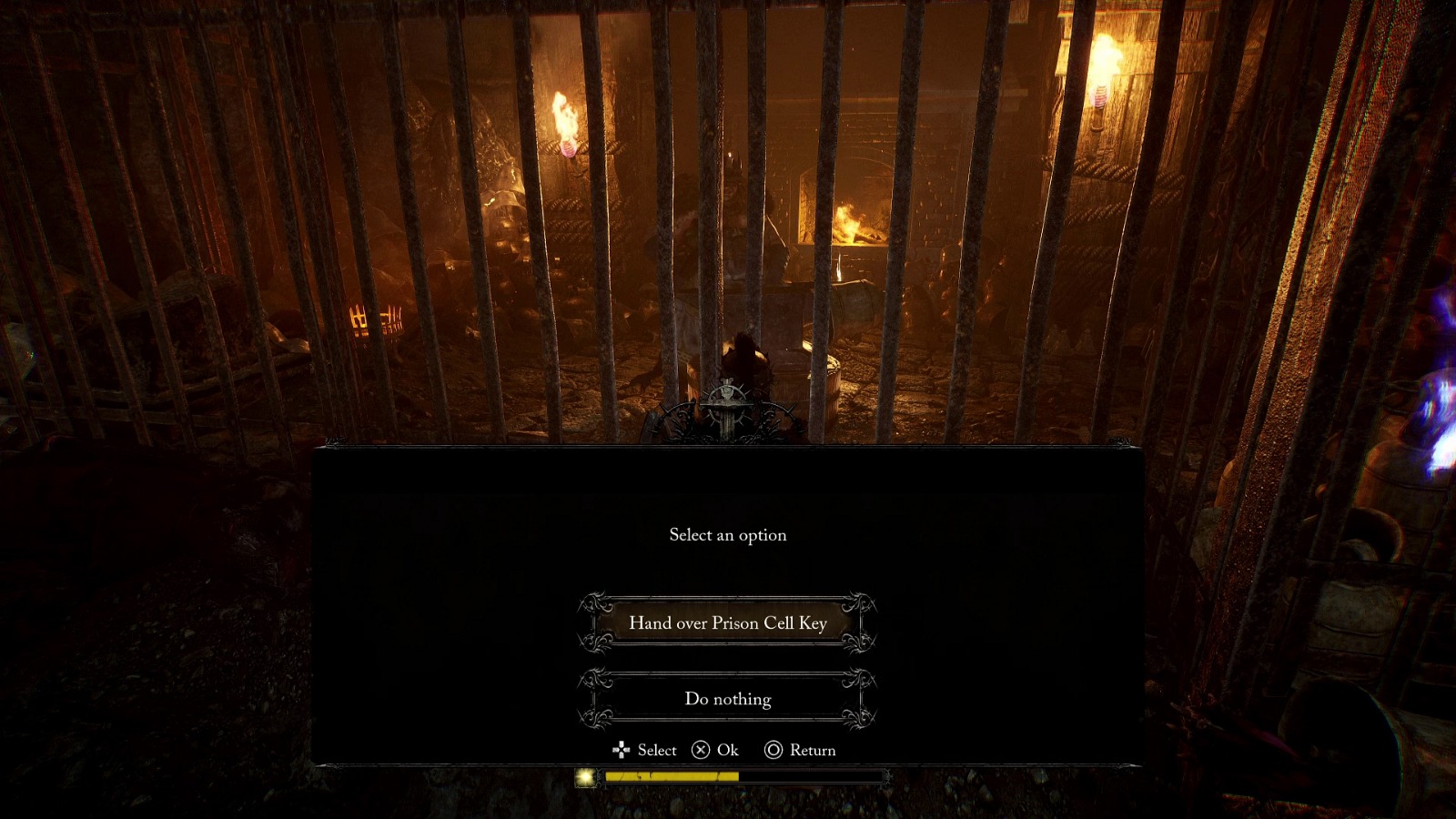The height and width of the screenshot is (819, 1456).
Task: Click the O (Return) controller button icon
Action: (x=774, y=750)
